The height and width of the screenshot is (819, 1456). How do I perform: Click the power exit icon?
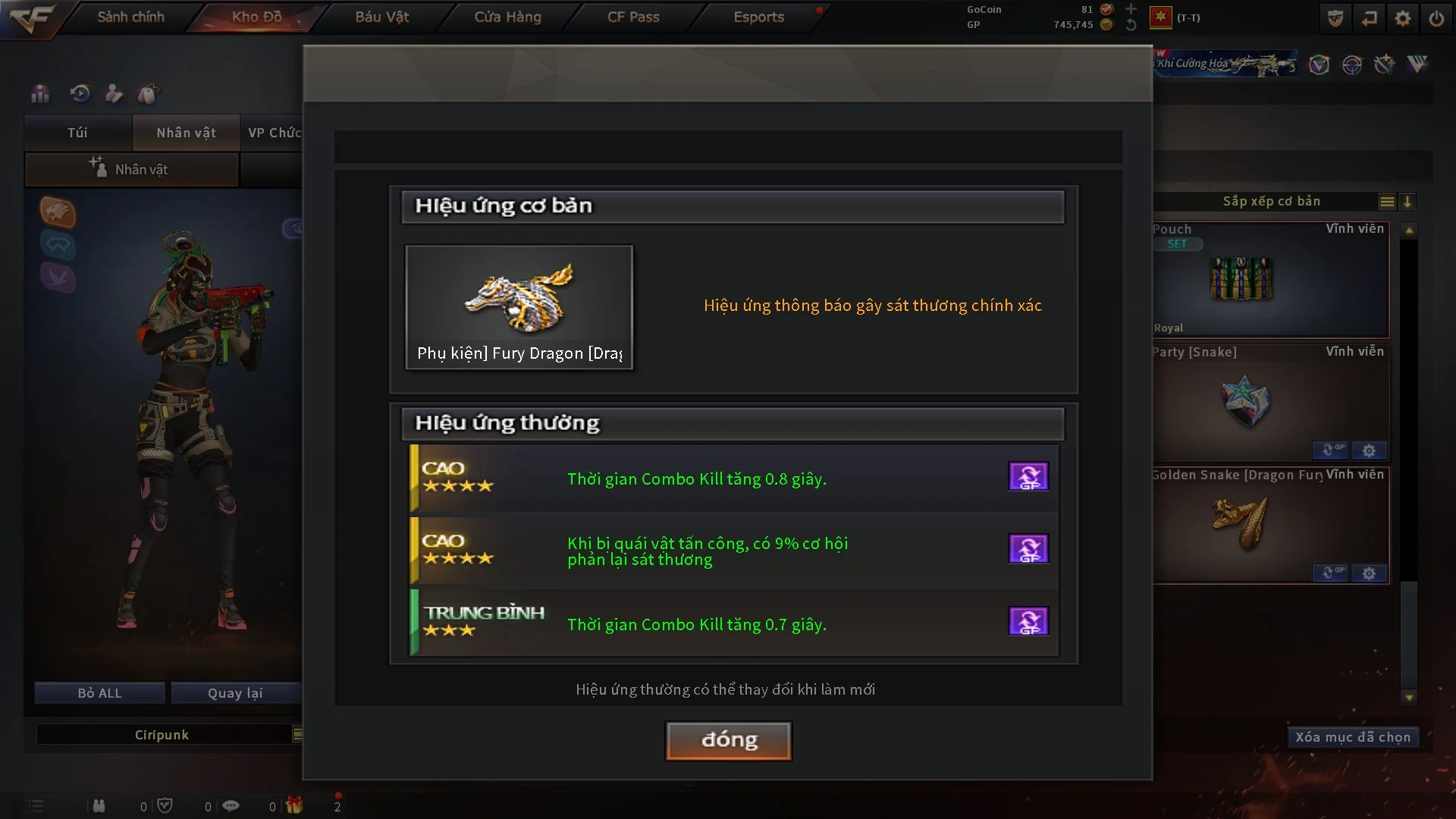click(1436, 18)
